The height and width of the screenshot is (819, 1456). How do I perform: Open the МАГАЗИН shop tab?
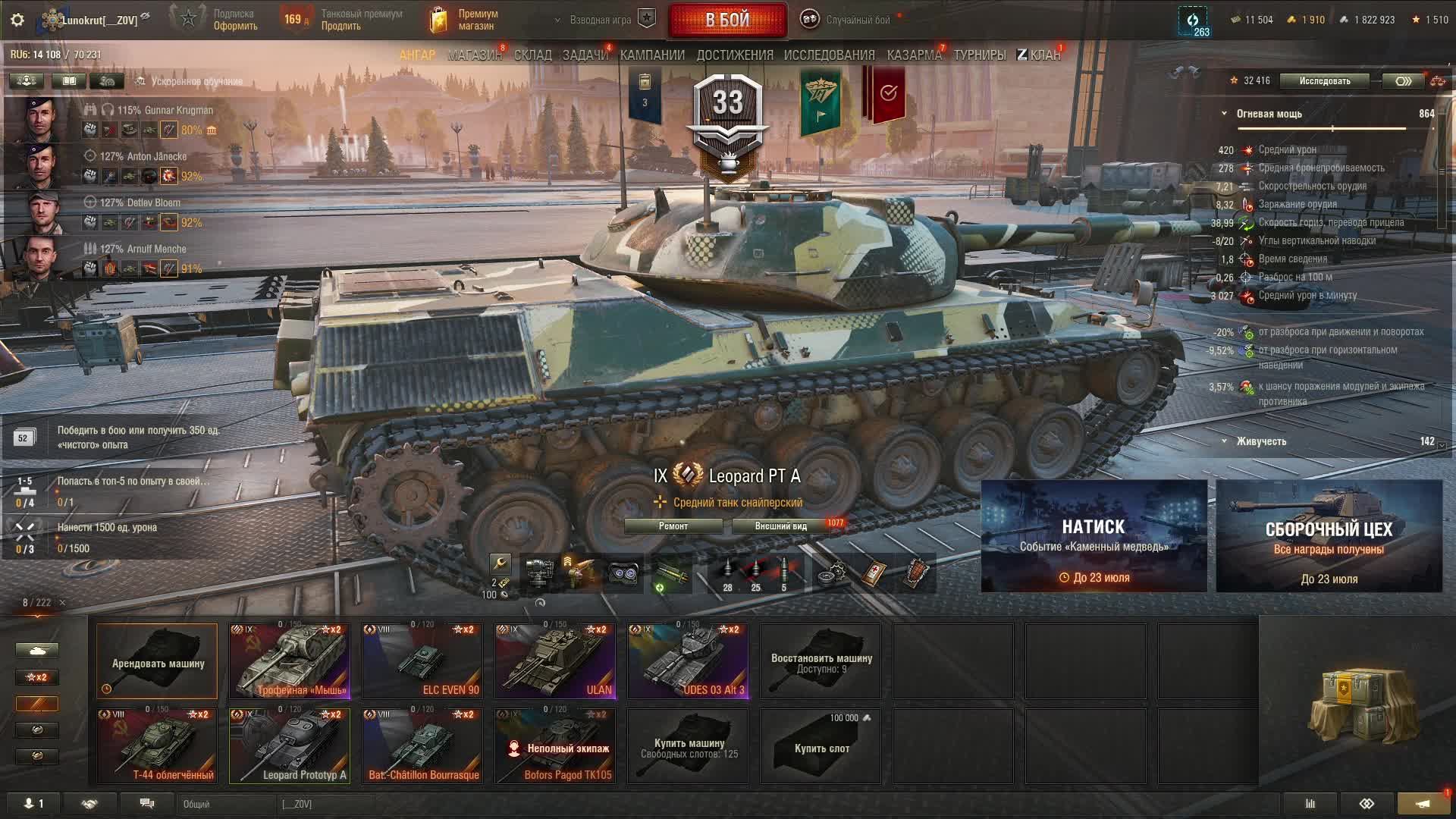(475, 55)
